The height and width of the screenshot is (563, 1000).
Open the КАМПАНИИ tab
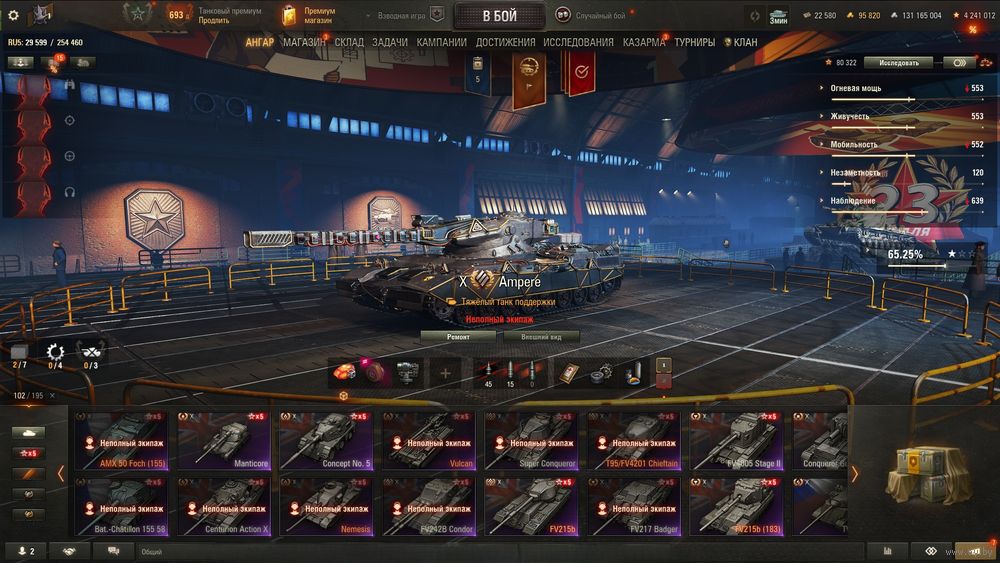441,43
